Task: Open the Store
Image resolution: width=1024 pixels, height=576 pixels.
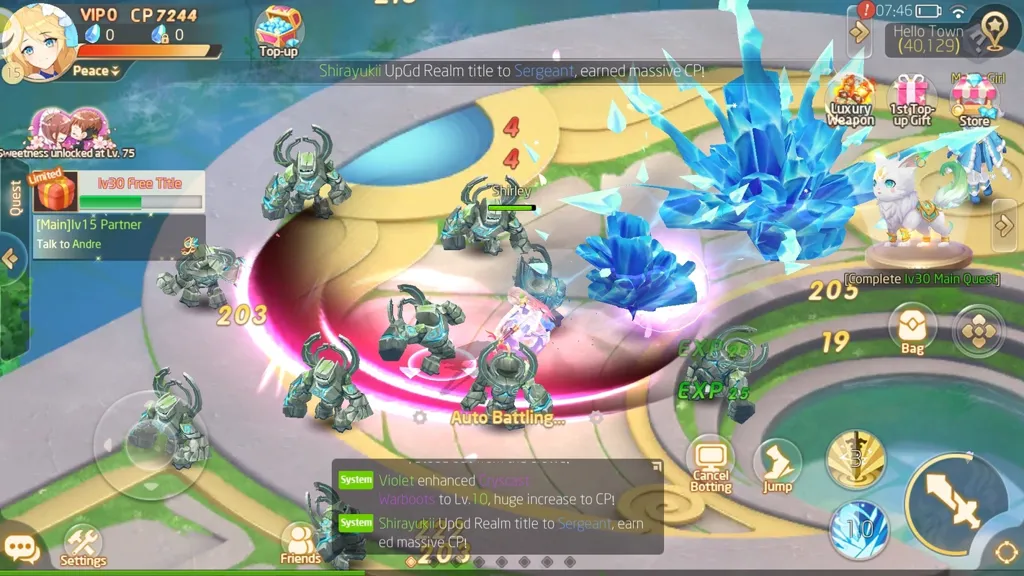Action: click(x=973, y=100)
